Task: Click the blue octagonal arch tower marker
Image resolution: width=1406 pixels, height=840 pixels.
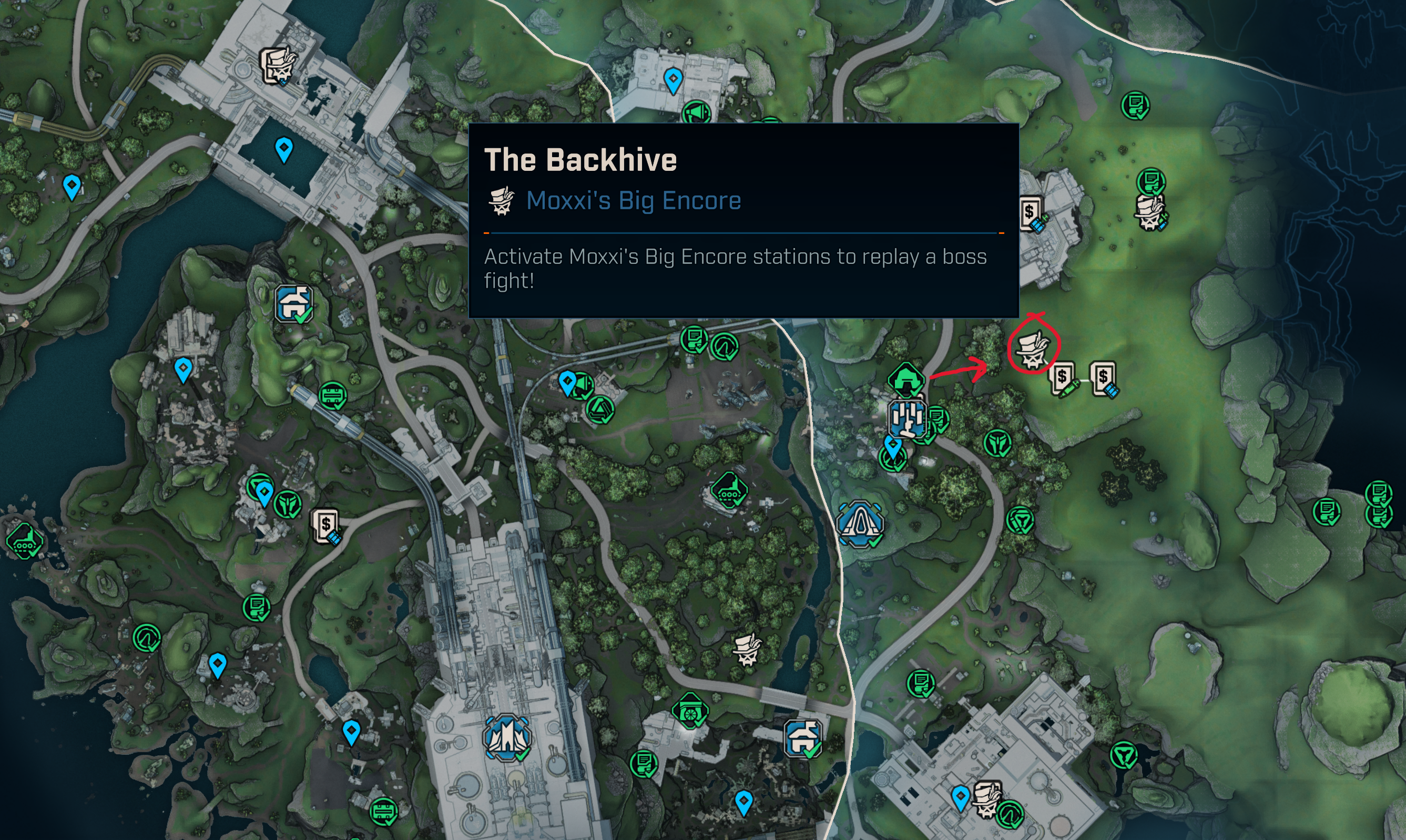Action: tap(860, 524)
